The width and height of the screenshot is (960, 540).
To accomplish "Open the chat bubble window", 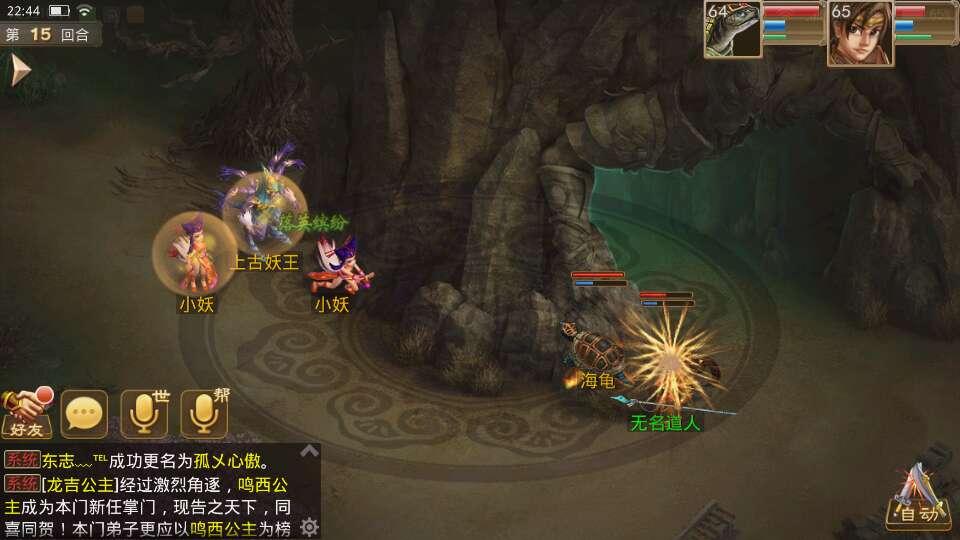I will click(84, 413).
